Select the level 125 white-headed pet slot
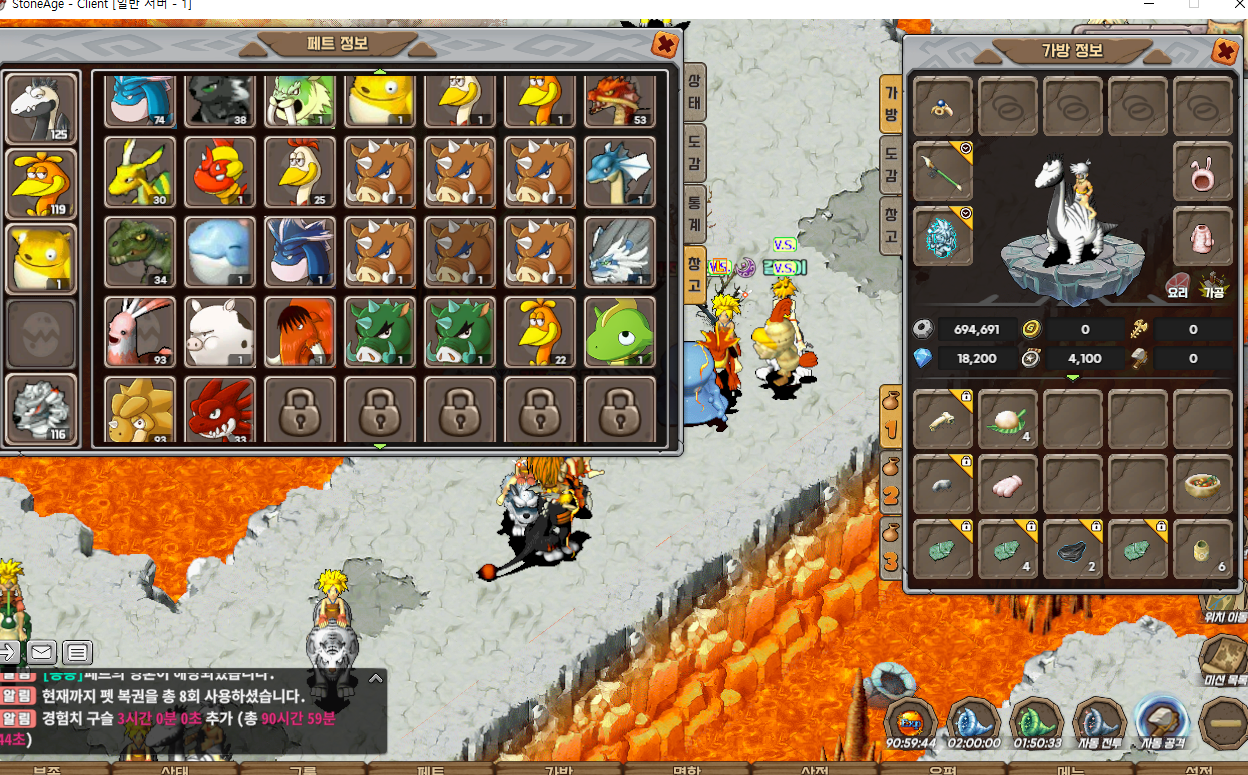This screenshot has width=1248, height=775. tap(41, 109)
